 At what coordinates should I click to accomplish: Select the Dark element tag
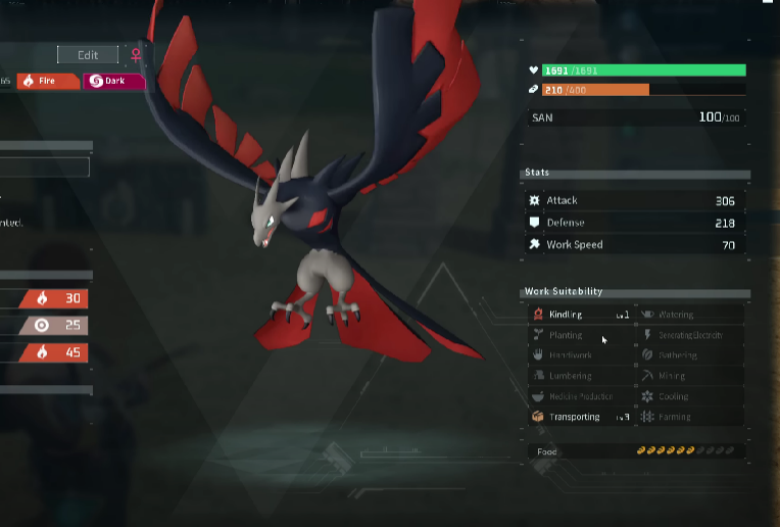tap(115, 81)
